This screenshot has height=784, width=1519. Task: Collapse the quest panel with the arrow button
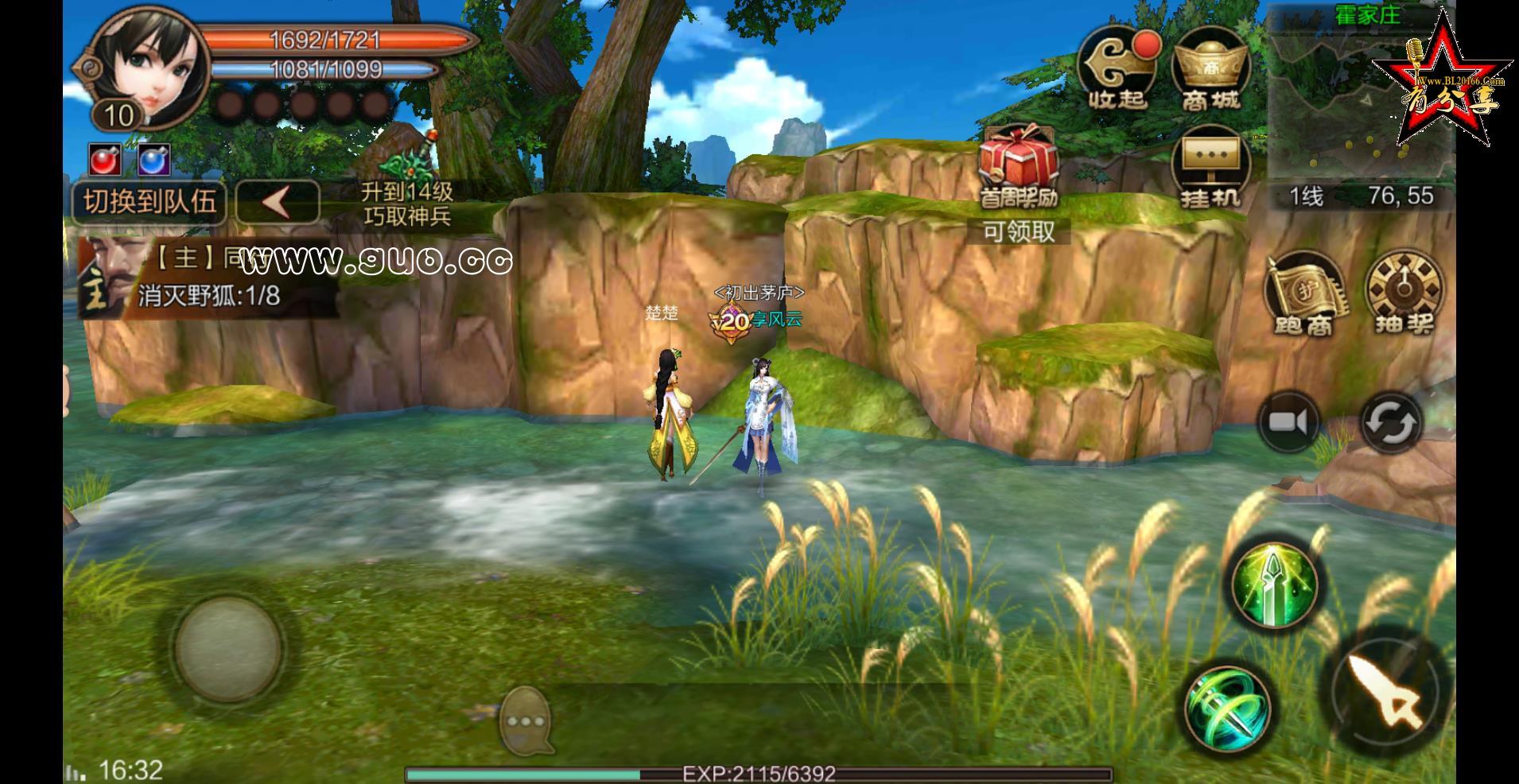[x=278, y=202]
